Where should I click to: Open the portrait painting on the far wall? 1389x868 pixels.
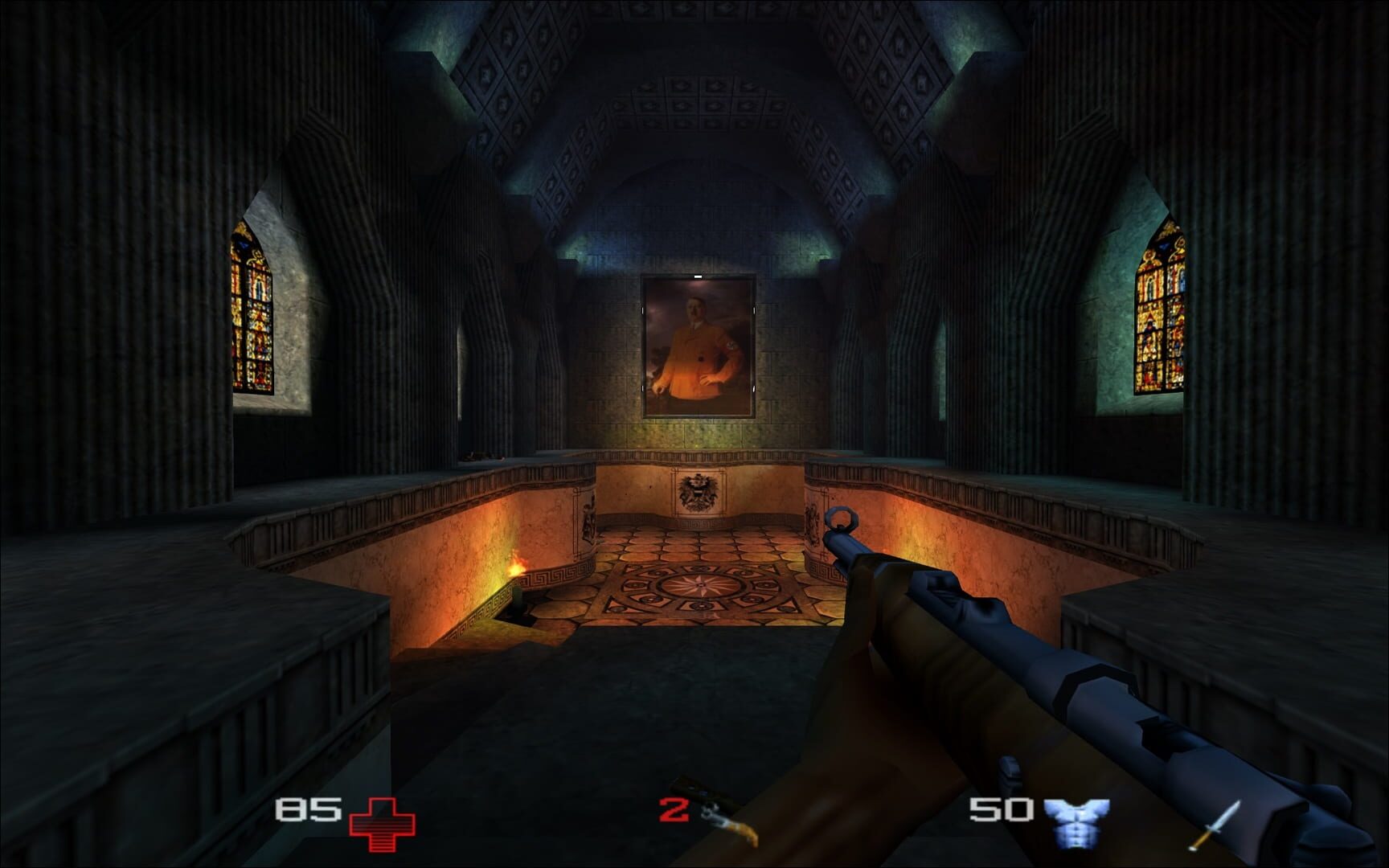698,346
